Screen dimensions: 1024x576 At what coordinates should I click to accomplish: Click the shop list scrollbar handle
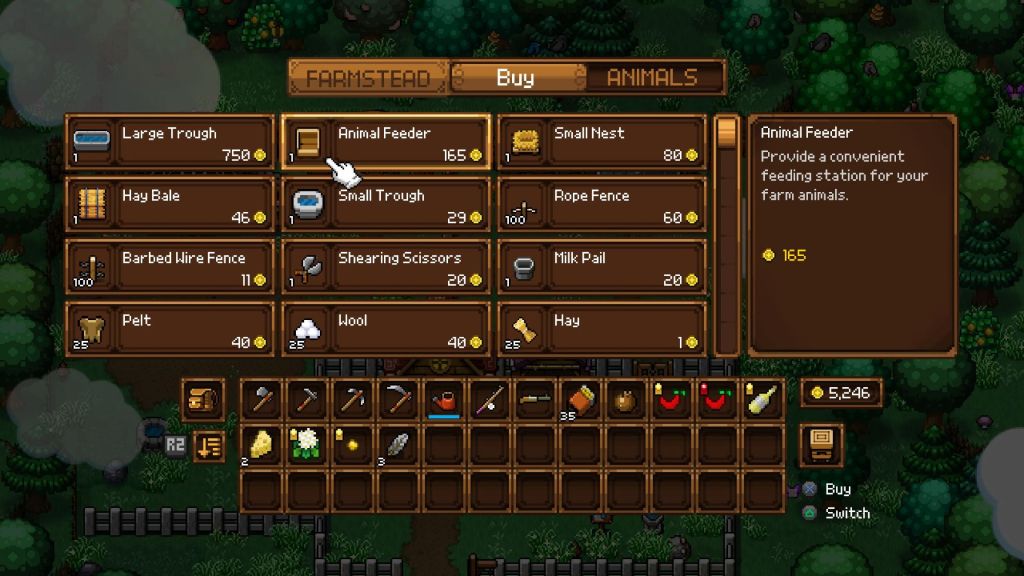(x=727, y=133)
